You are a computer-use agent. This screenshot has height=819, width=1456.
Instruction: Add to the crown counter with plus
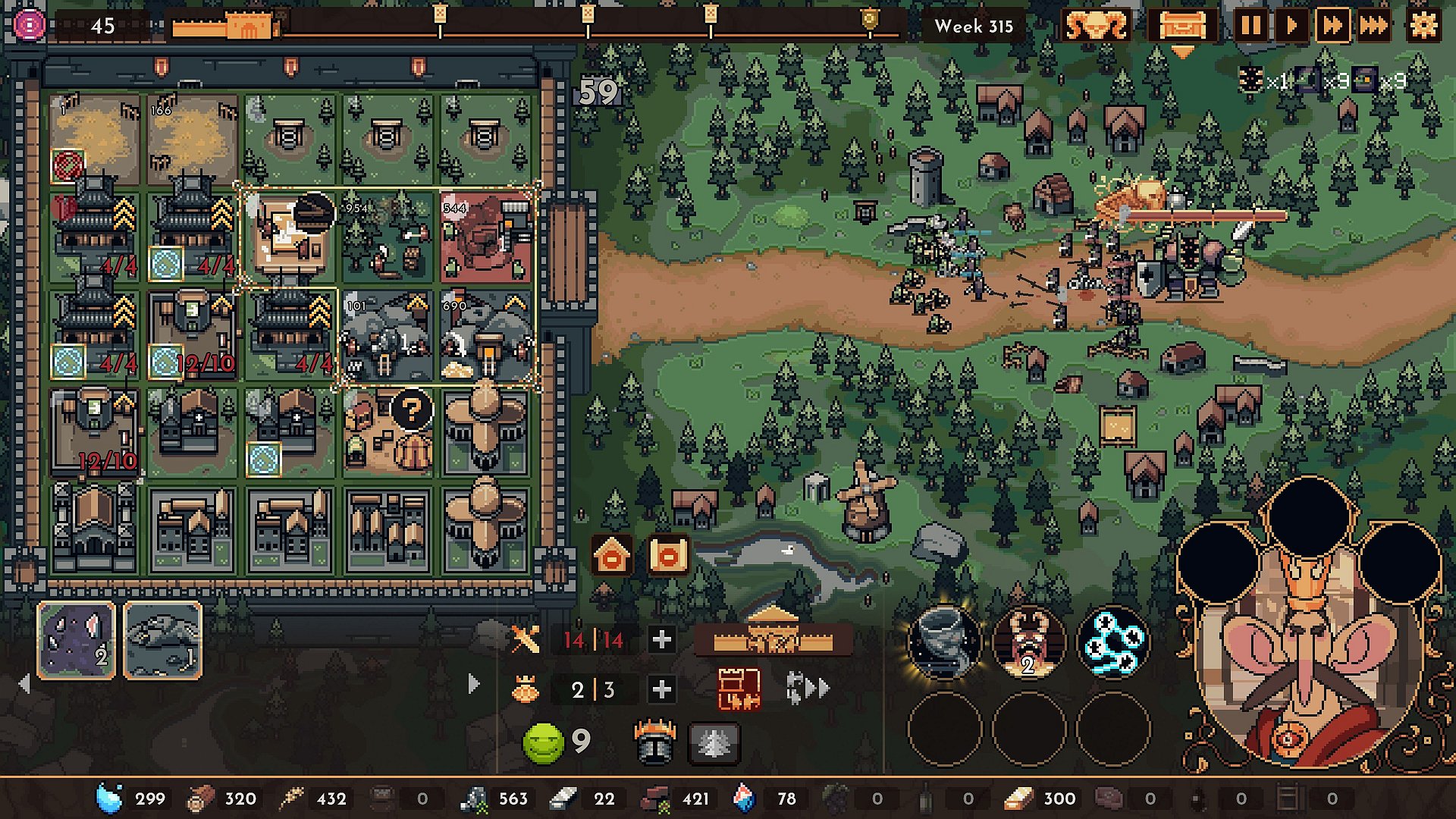(x=661, y=689)
